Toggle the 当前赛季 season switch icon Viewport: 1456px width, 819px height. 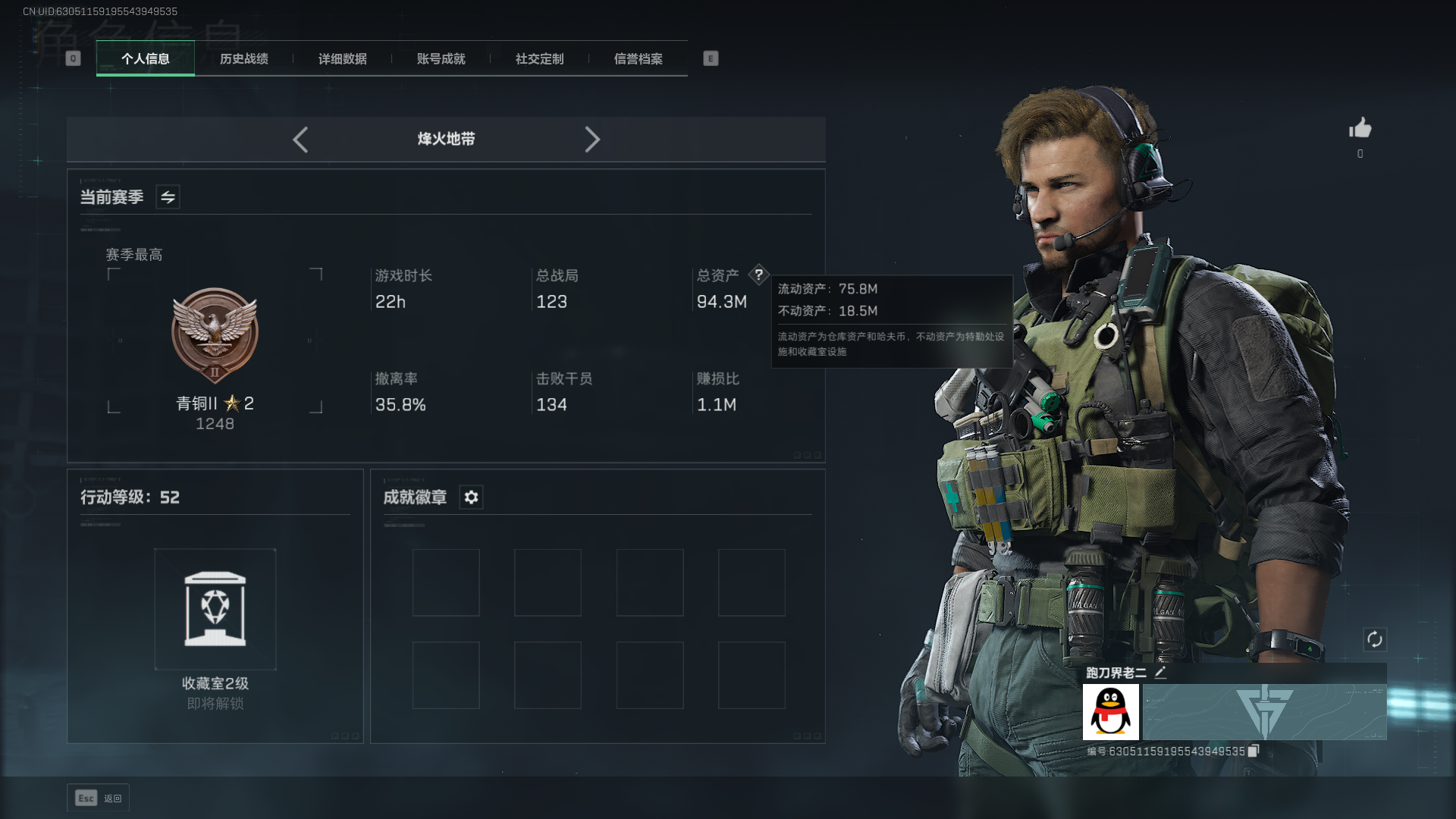point(168,197)
